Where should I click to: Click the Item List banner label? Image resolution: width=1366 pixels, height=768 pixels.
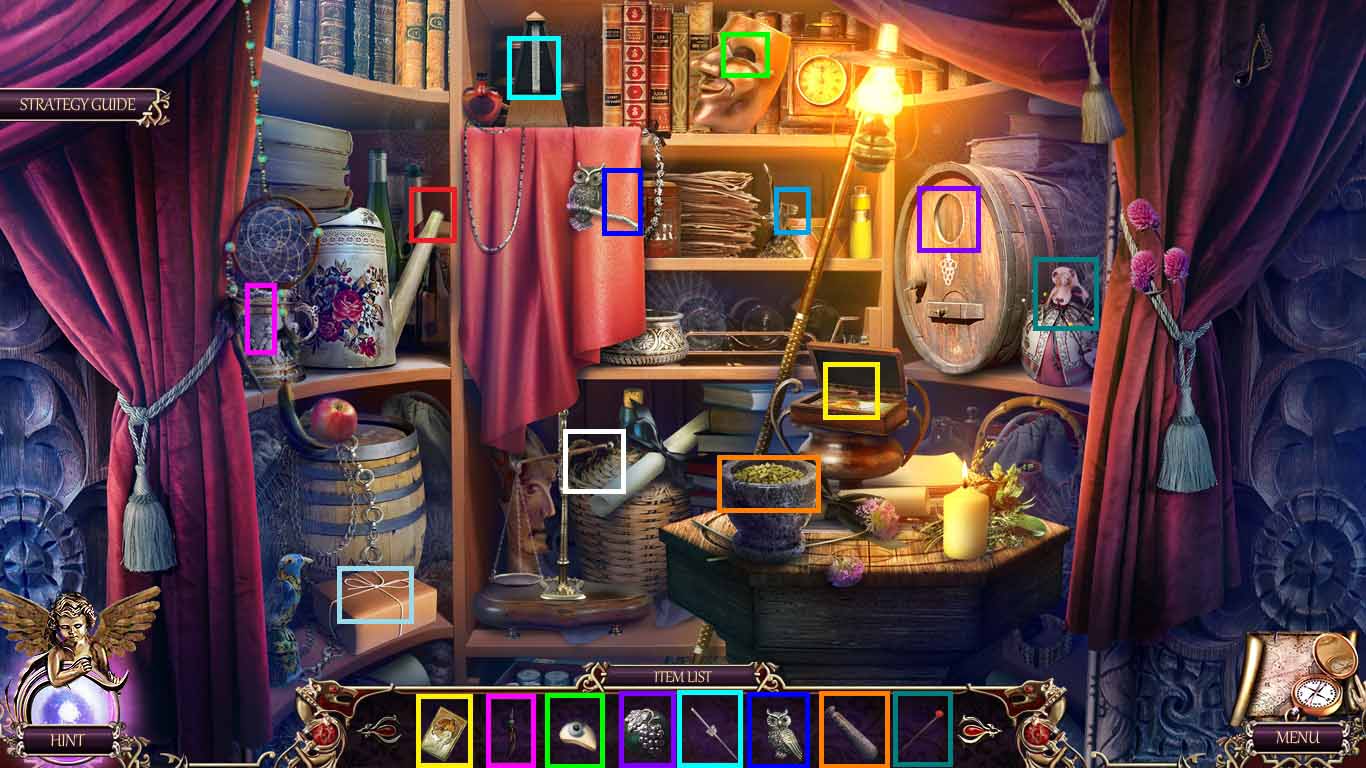(x=683, y=677)
